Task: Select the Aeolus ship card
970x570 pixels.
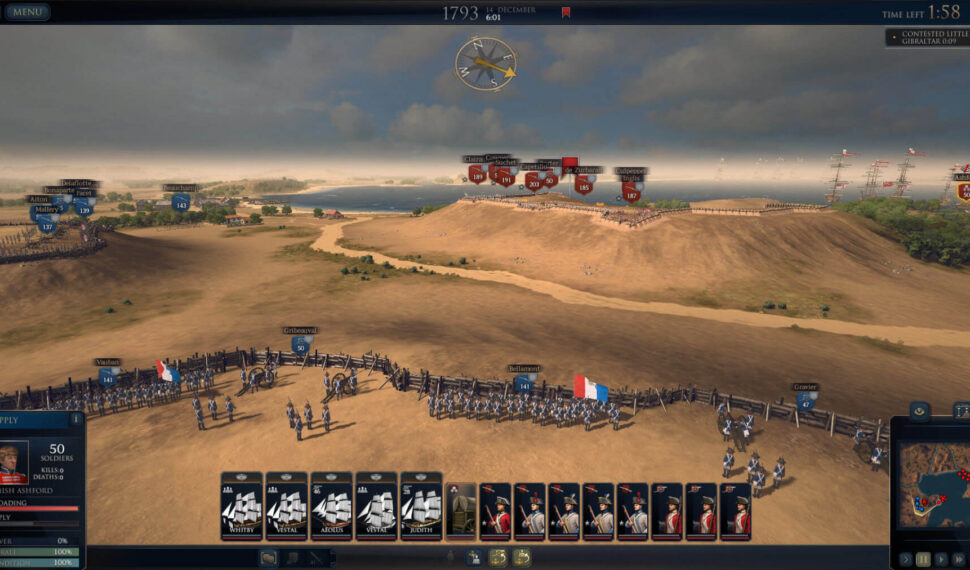Action: [331, 506]
